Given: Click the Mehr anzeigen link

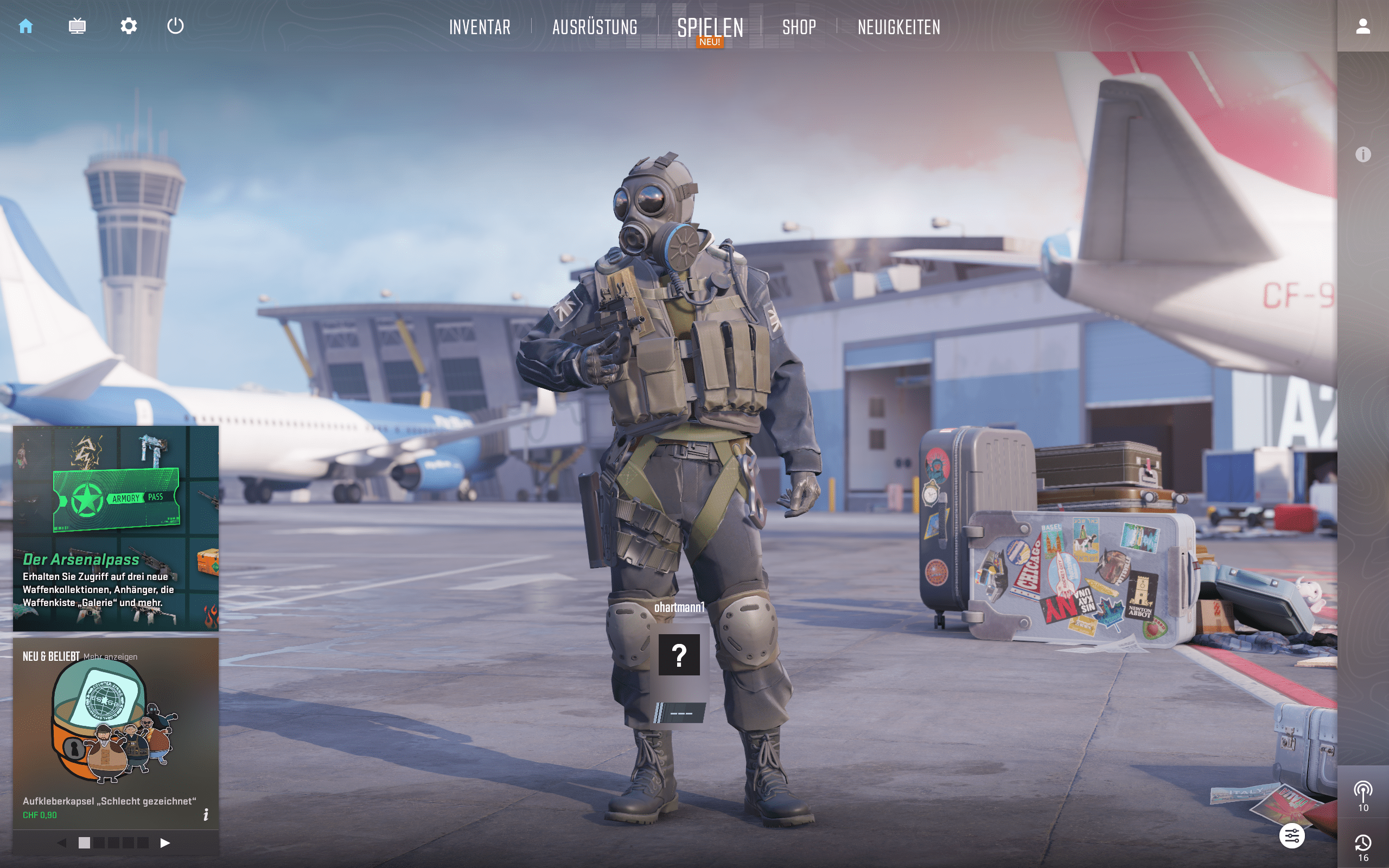Looking at the screenshot, I should click(x=110, y=657).
